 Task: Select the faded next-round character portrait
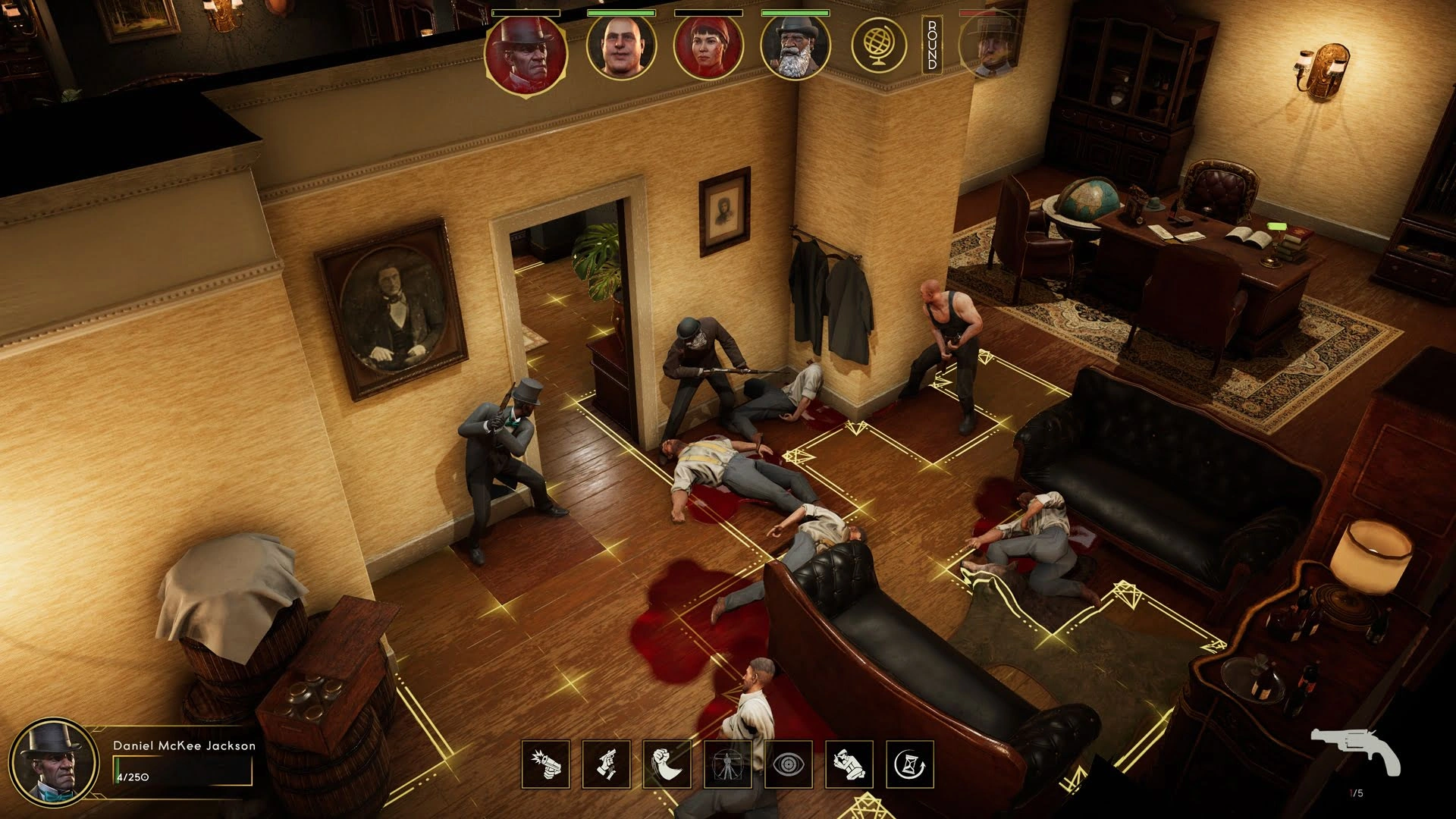[x=988, y=45]
